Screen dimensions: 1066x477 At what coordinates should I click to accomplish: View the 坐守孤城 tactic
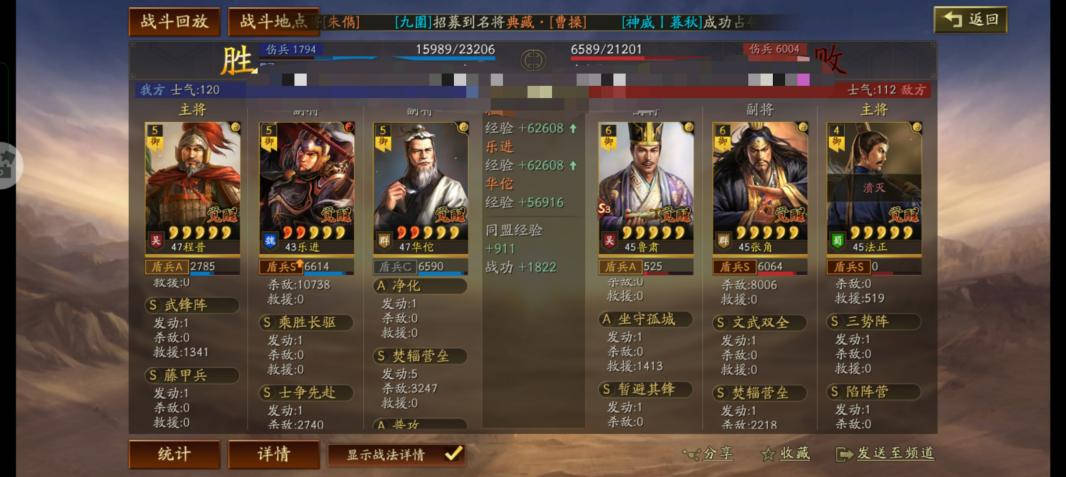[x=645, y=319]
